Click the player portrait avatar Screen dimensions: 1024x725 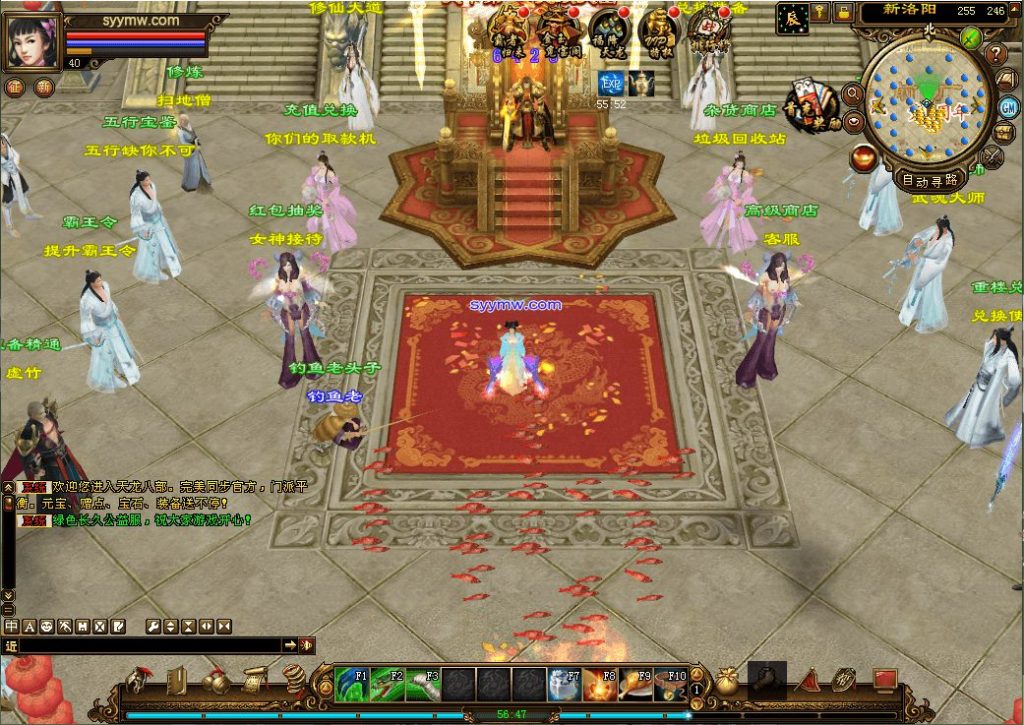[33, 42]
